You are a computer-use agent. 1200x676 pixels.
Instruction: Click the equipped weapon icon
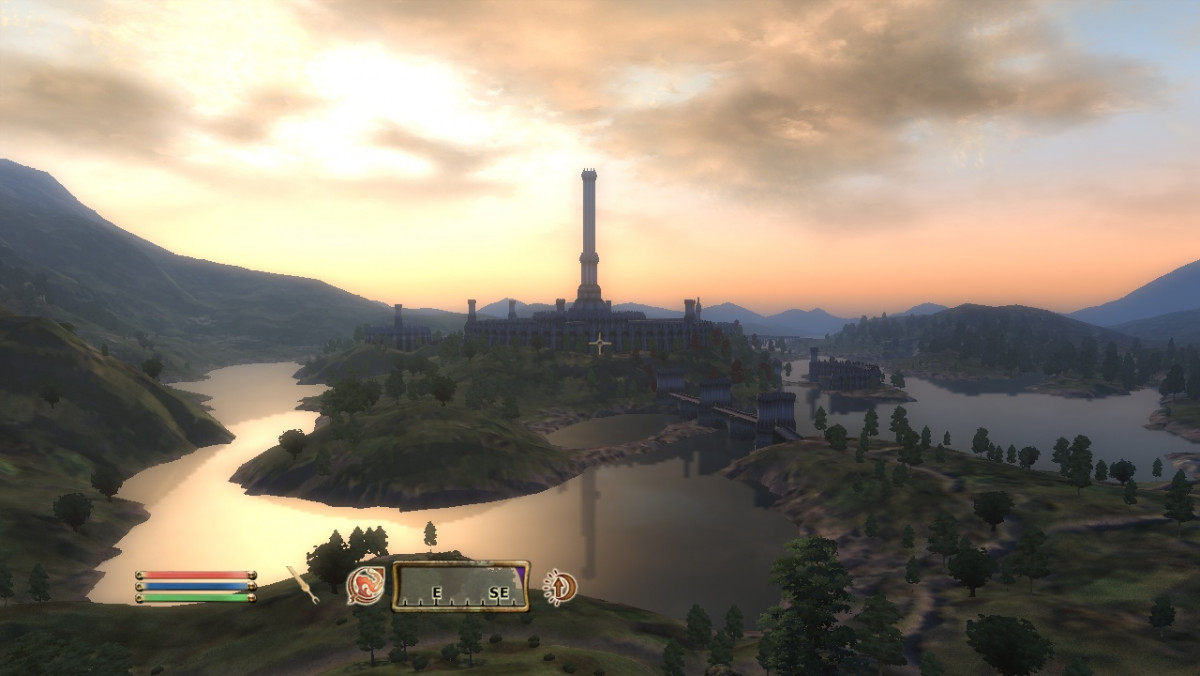point(302,584)
